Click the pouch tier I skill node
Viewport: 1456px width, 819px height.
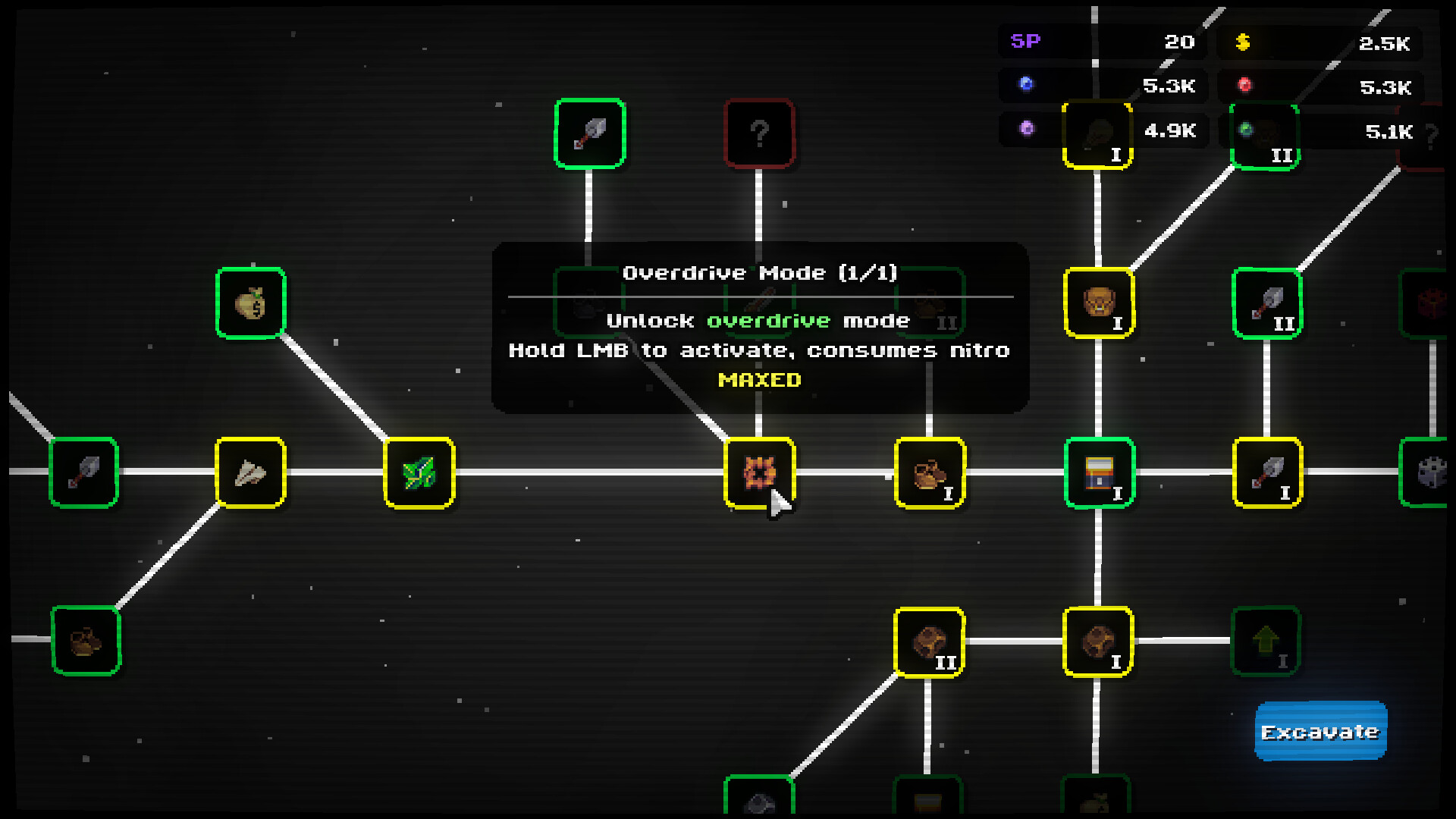point(930,474)
